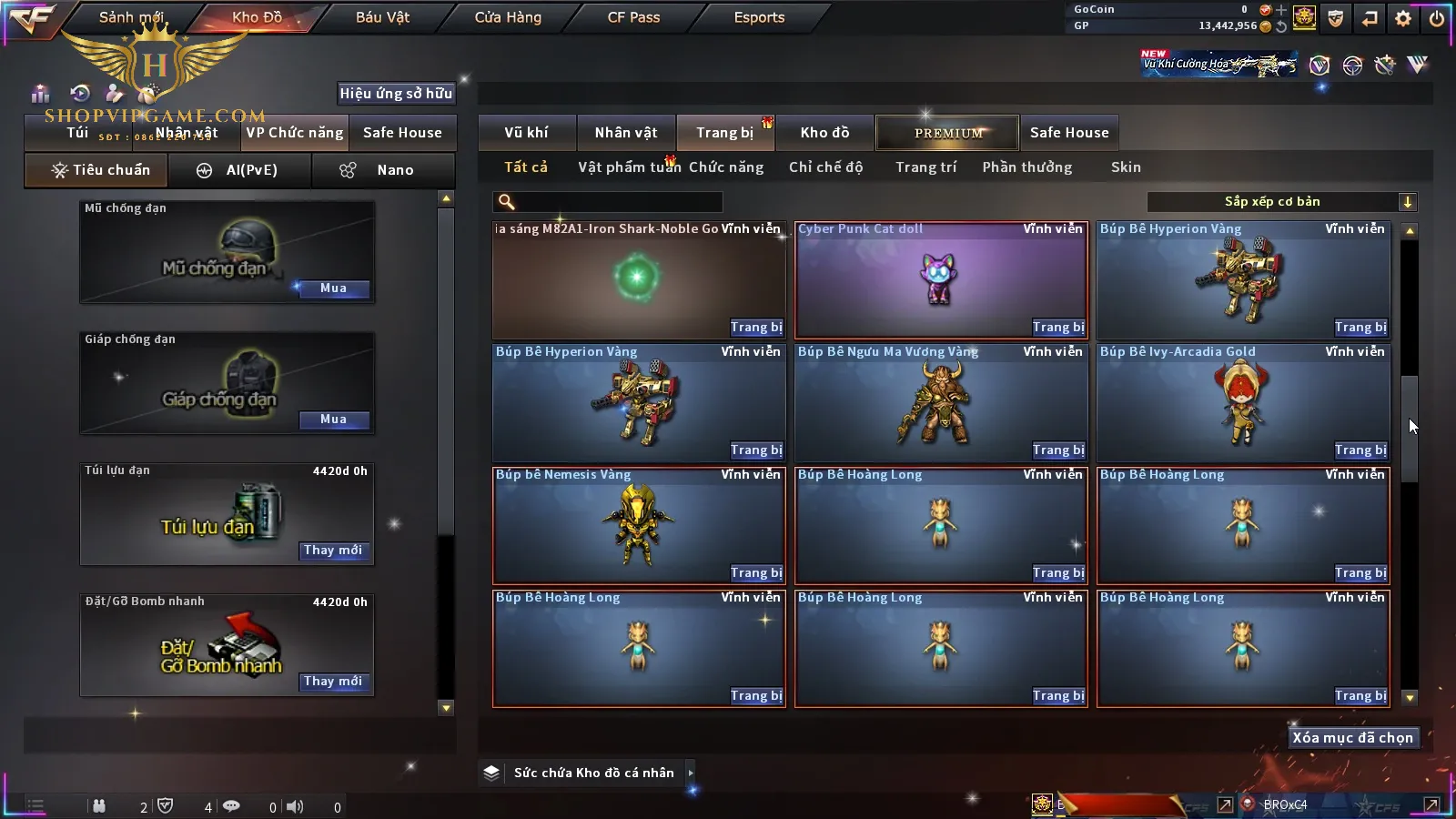Go to the Báu Vật menu
The width and height of the screenshot is (1456, 819).
pyautogui.click(x=382, y=17)
